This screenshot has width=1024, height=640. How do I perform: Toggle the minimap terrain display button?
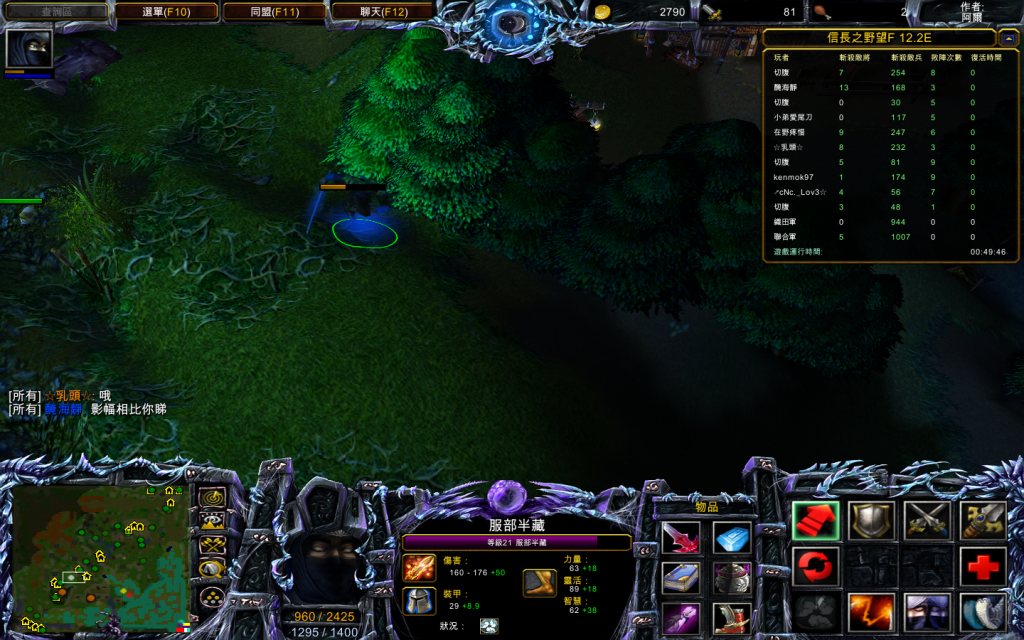point(211,521)
